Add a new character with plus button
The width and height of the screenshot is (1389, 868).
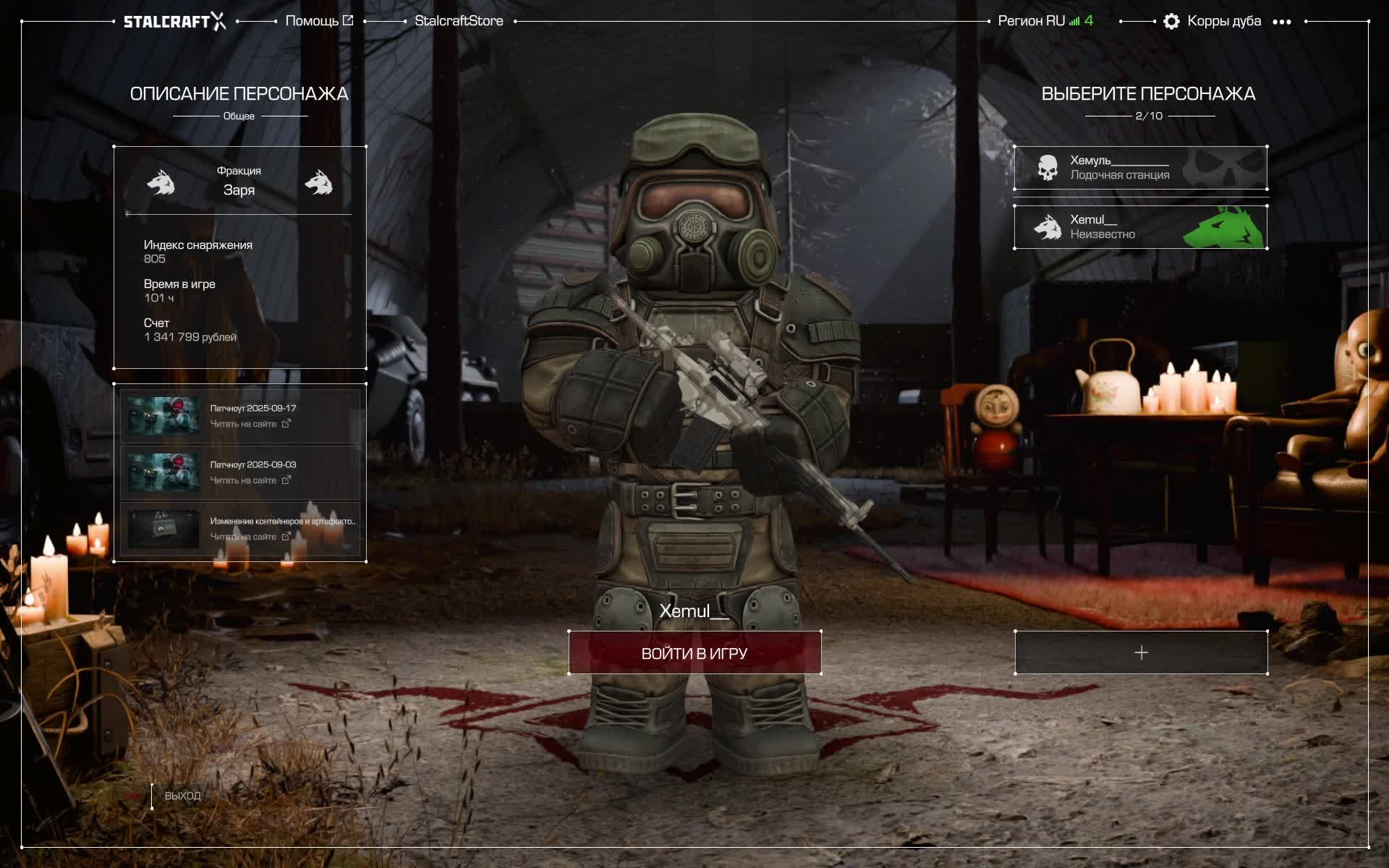coord(1141,652)
